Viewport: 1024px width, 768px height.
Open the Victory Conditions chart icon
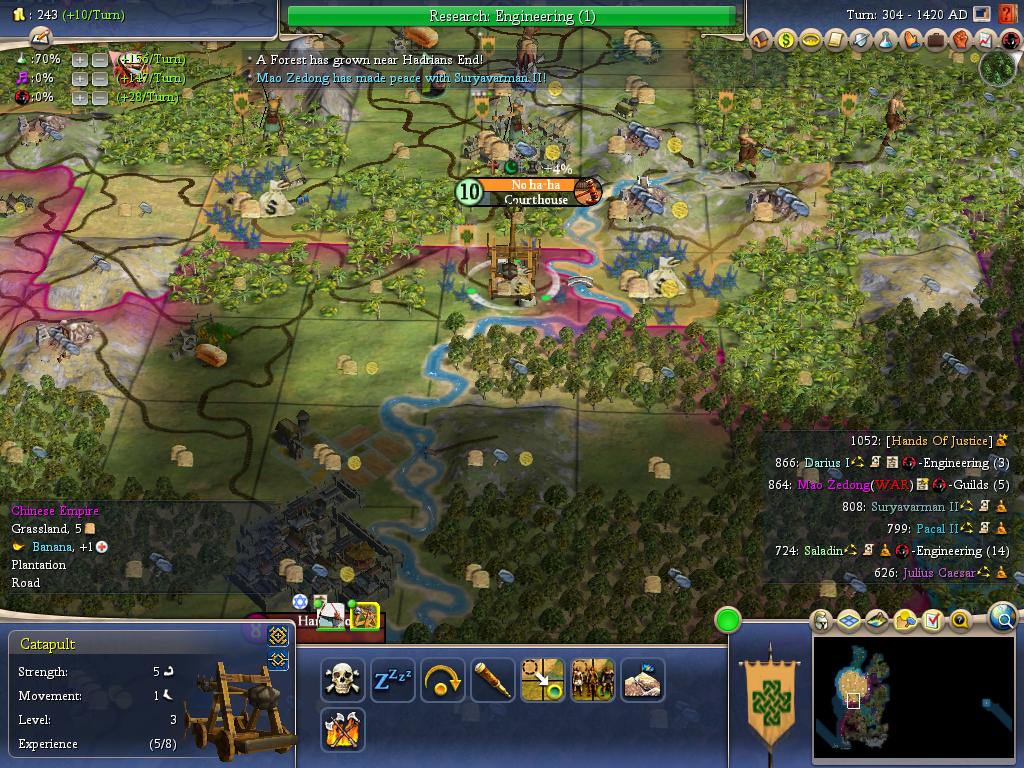pos(985,40)
